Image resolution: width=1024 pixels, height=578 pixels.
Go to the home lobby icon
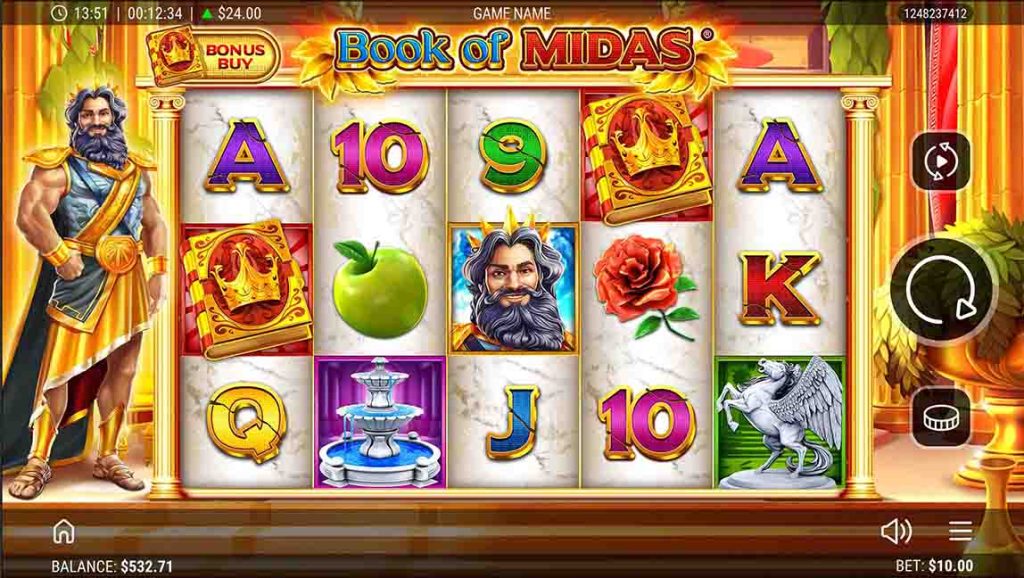tap(64, 531)
